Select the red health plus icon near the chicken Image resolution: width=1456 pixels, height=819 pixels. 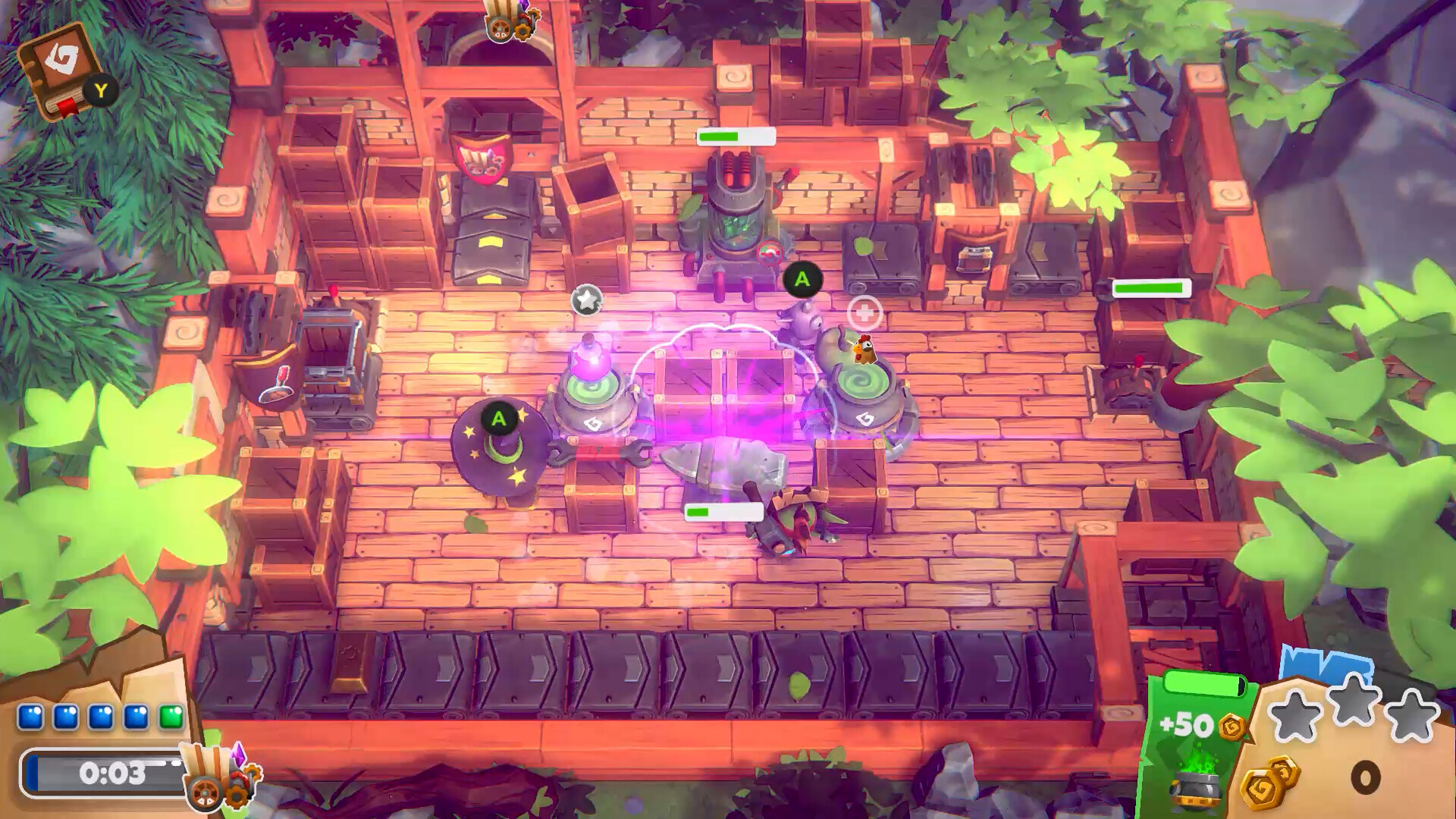pyautogui.click(x=867, y=311)
